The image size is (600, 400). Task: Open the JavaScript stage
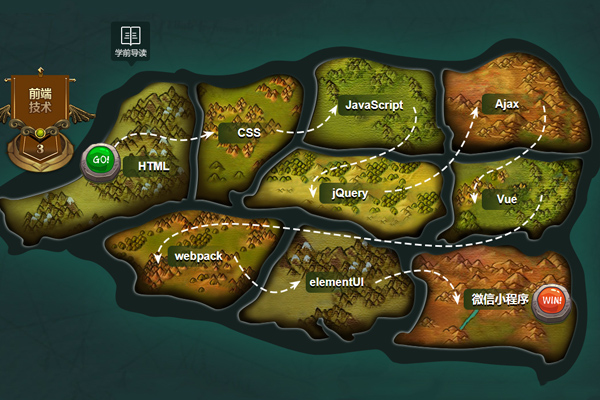(x=373, y=104)
